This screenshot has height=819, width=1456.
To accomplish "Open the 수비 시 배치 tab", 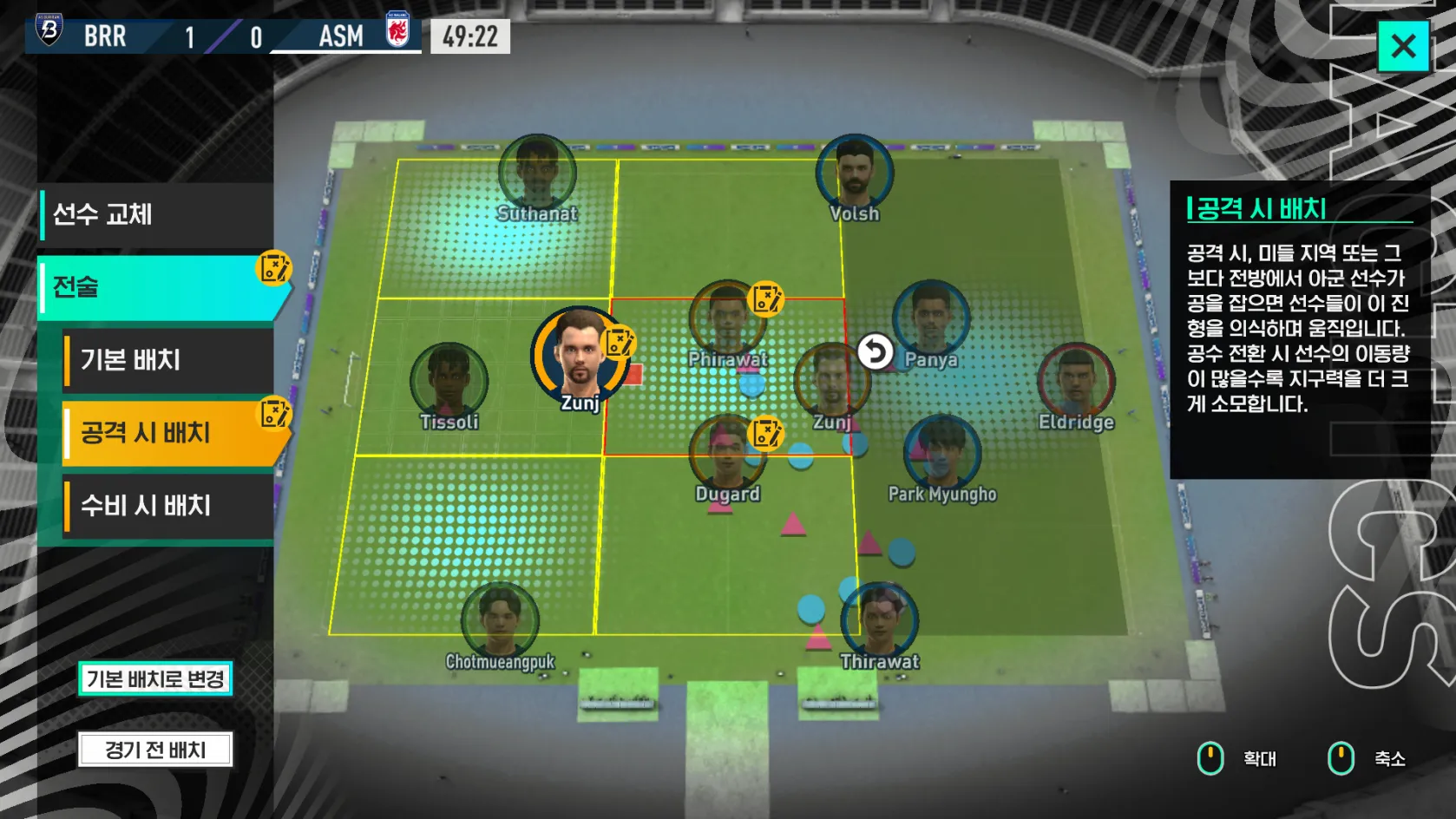I will tap(167, 506).
